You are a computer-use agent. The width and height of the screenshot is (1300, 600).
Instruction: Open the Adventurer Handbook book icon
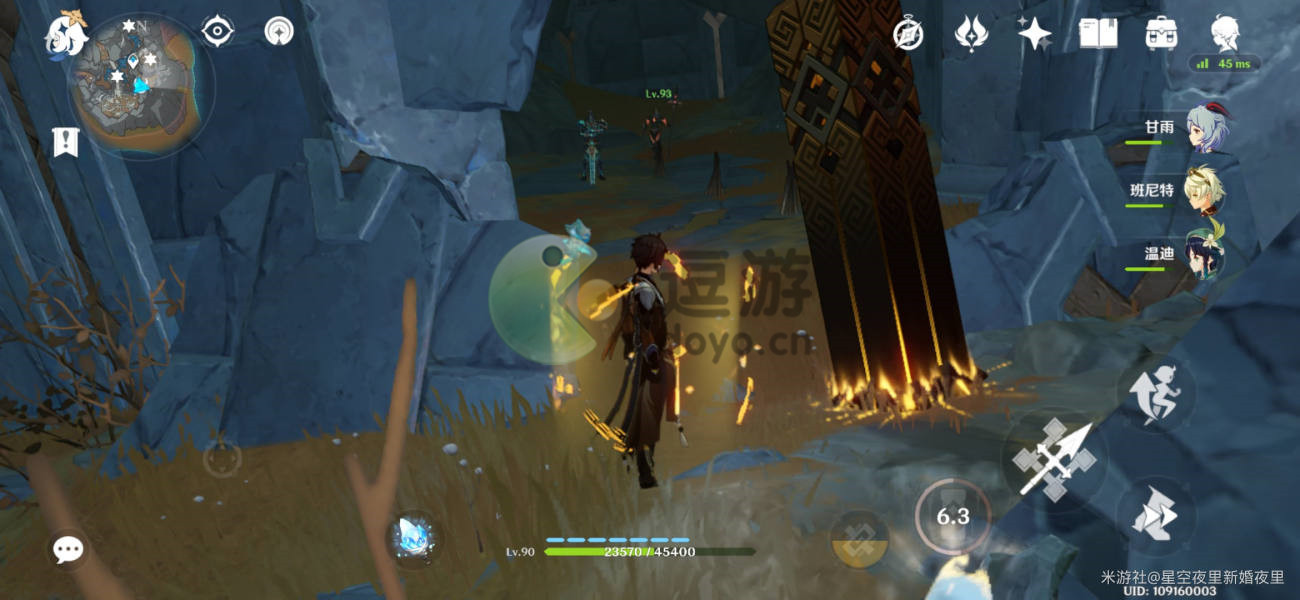1097,34
